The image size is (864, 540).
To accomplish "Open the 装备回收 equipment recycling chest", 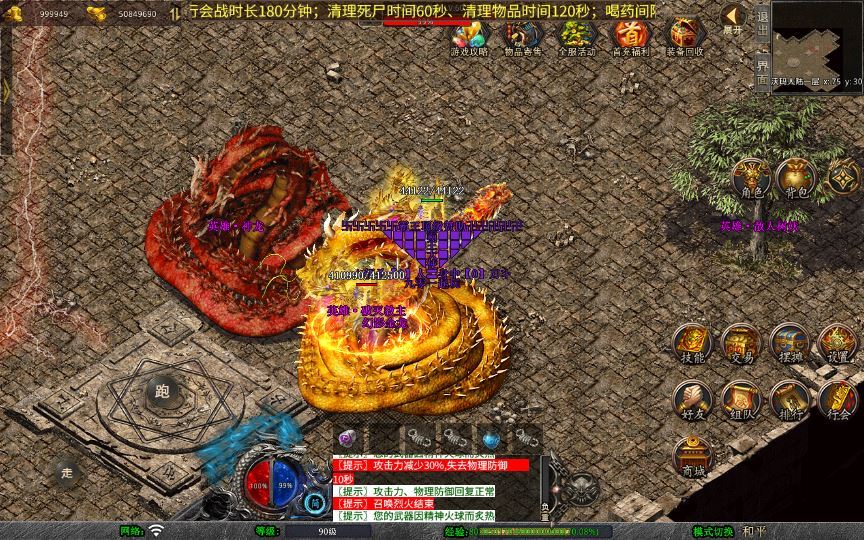I will [684, 37].
